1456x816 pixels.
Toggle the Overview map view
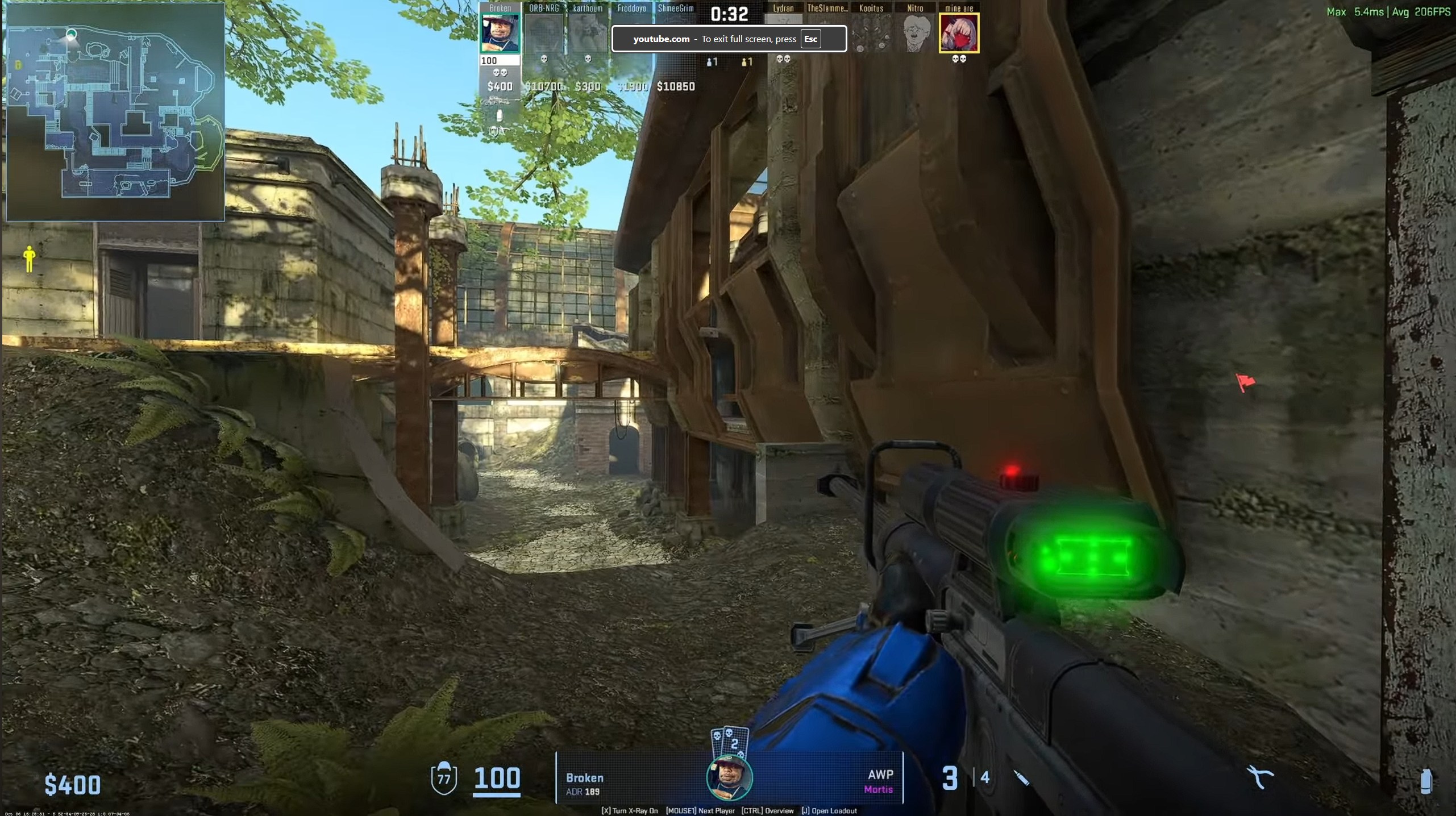(x=768, y=811)
